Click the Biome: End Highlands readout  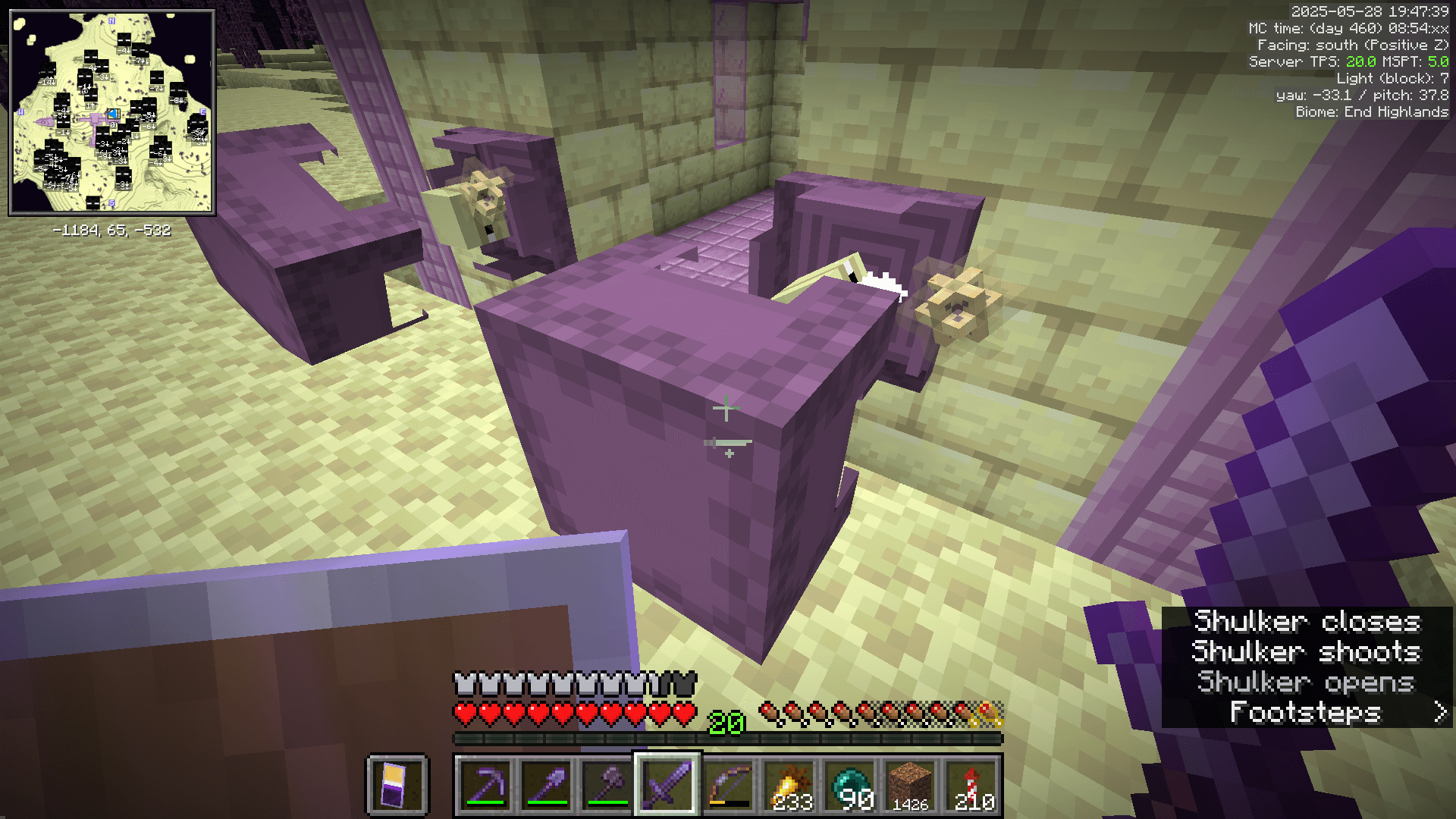tap(1371, 111)
